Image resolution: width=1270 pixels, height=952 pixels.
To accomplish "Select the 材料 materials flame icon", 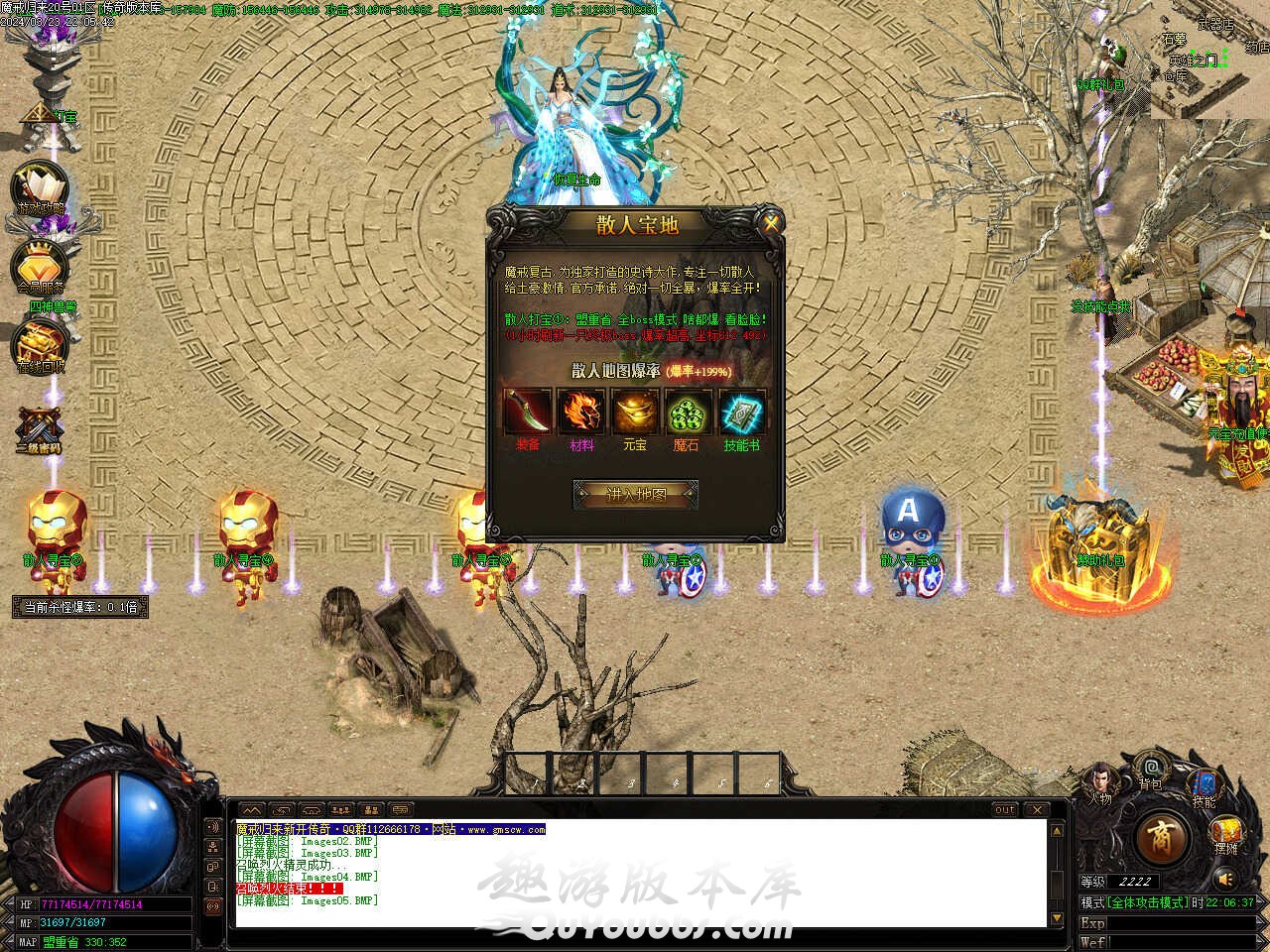I will pos(581,412).
